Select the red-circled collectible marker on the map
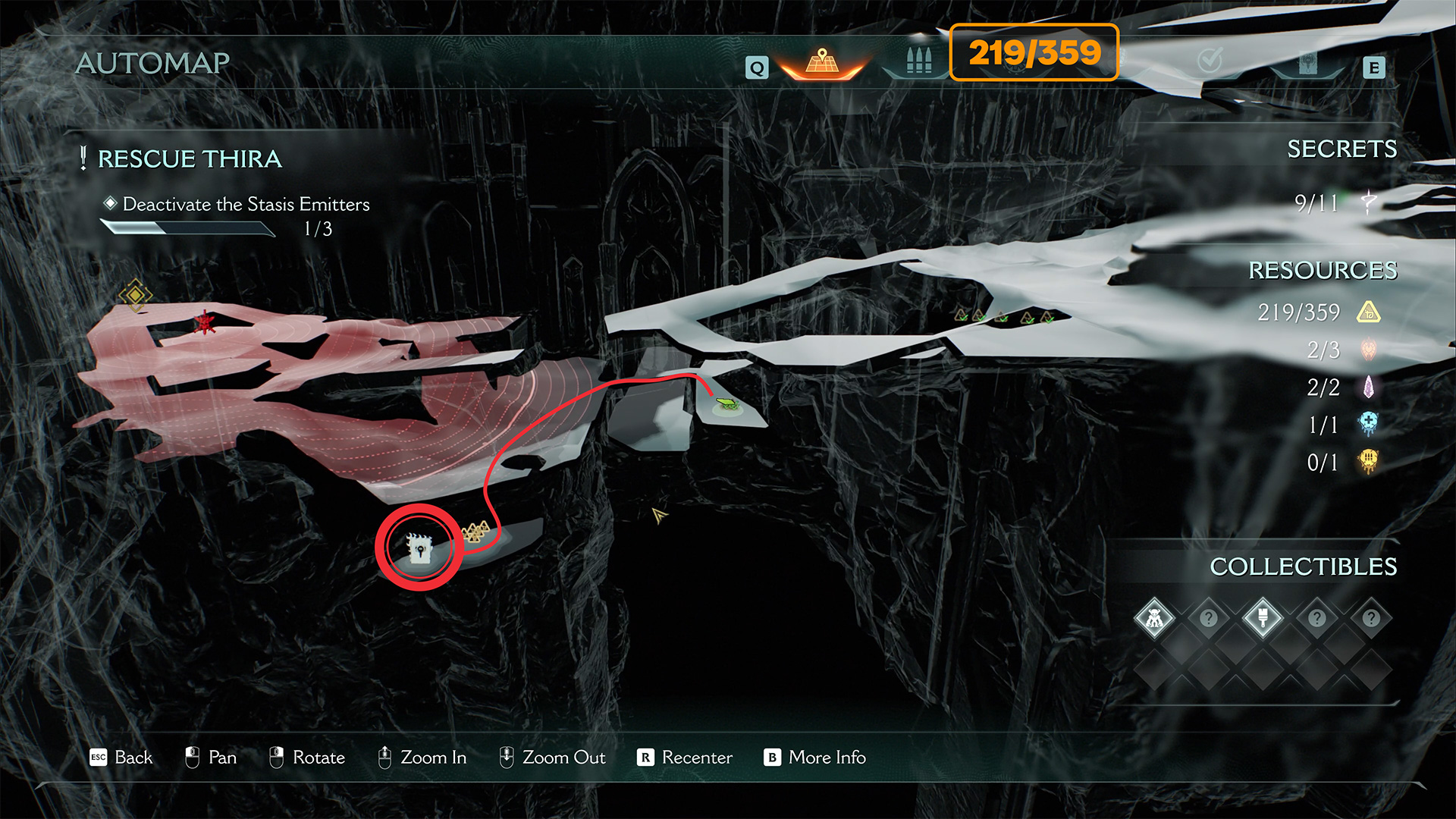 [419, 547]
